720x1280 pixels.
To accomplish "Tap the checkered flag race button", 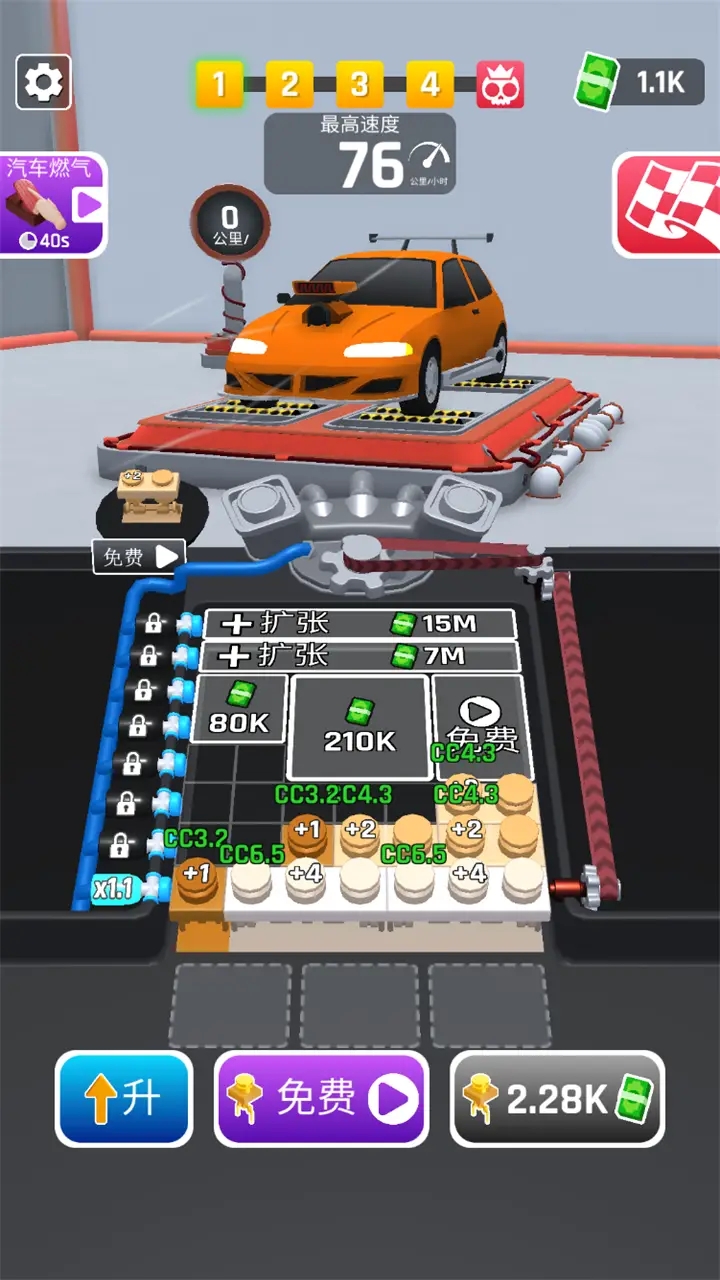I will click(x=666, y=204).
